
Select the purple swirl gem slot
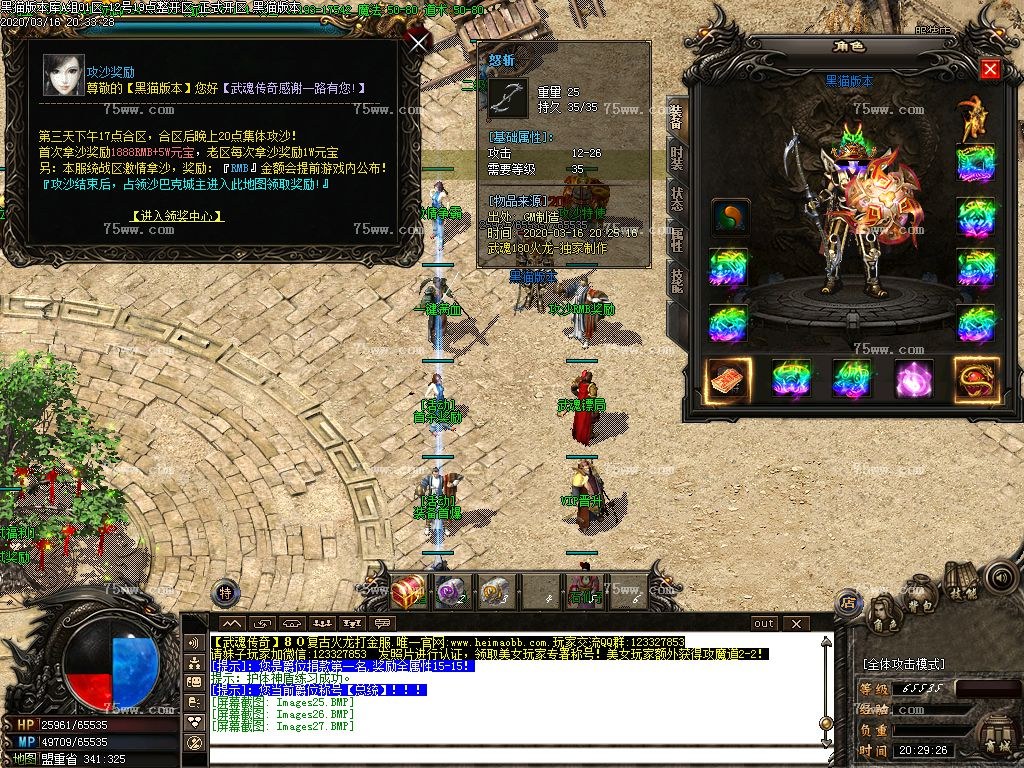coord(913,379)
